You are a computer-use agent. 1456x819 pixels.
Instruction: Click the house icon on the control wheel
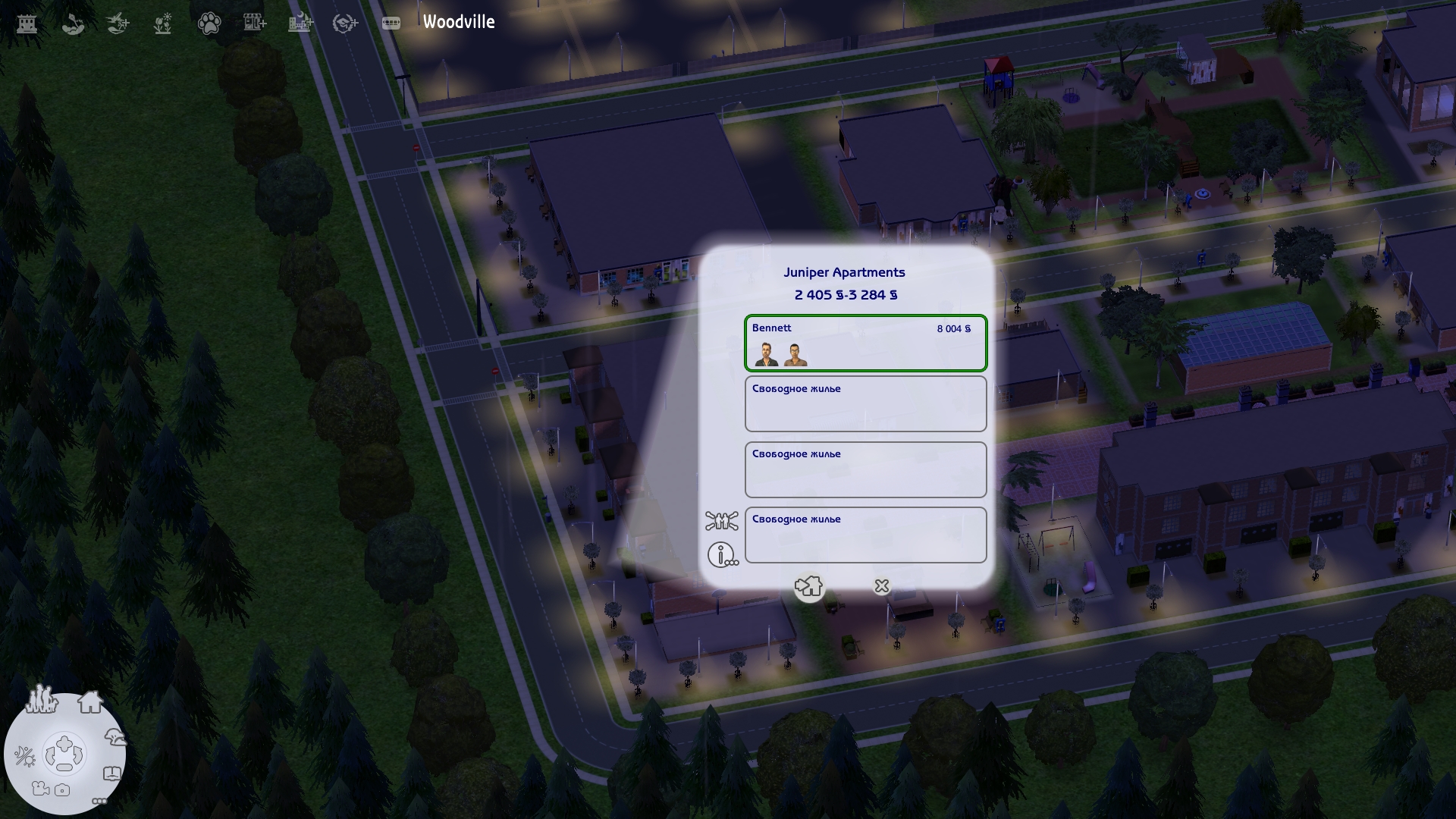(90, 701)
